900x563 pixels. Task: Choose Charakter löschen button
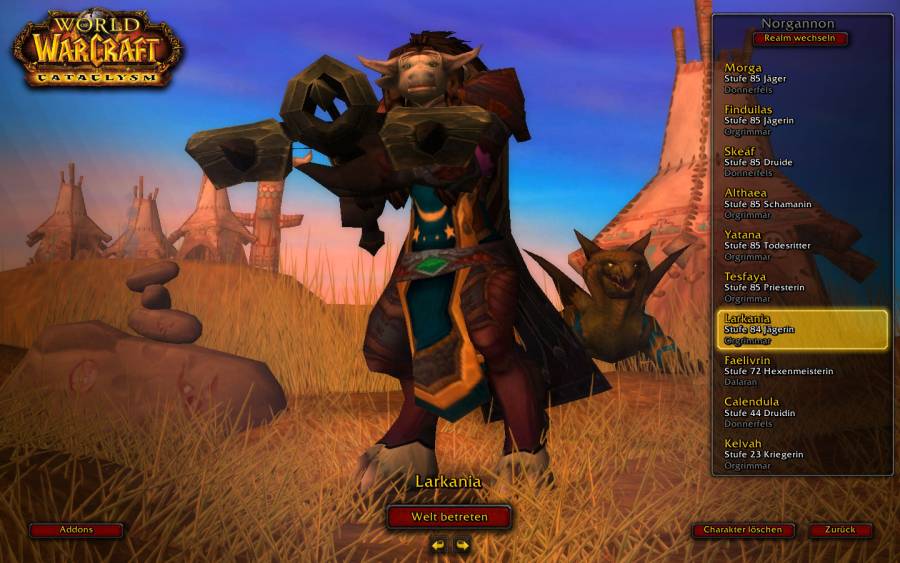tap(743, 530)
